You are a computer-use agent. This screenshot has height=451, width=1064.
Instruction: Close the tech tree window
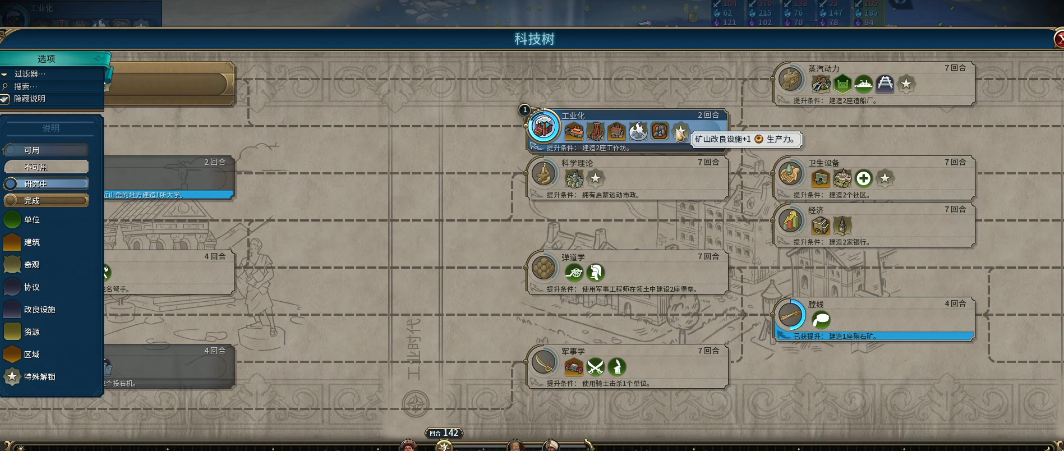coord(1058,39)
